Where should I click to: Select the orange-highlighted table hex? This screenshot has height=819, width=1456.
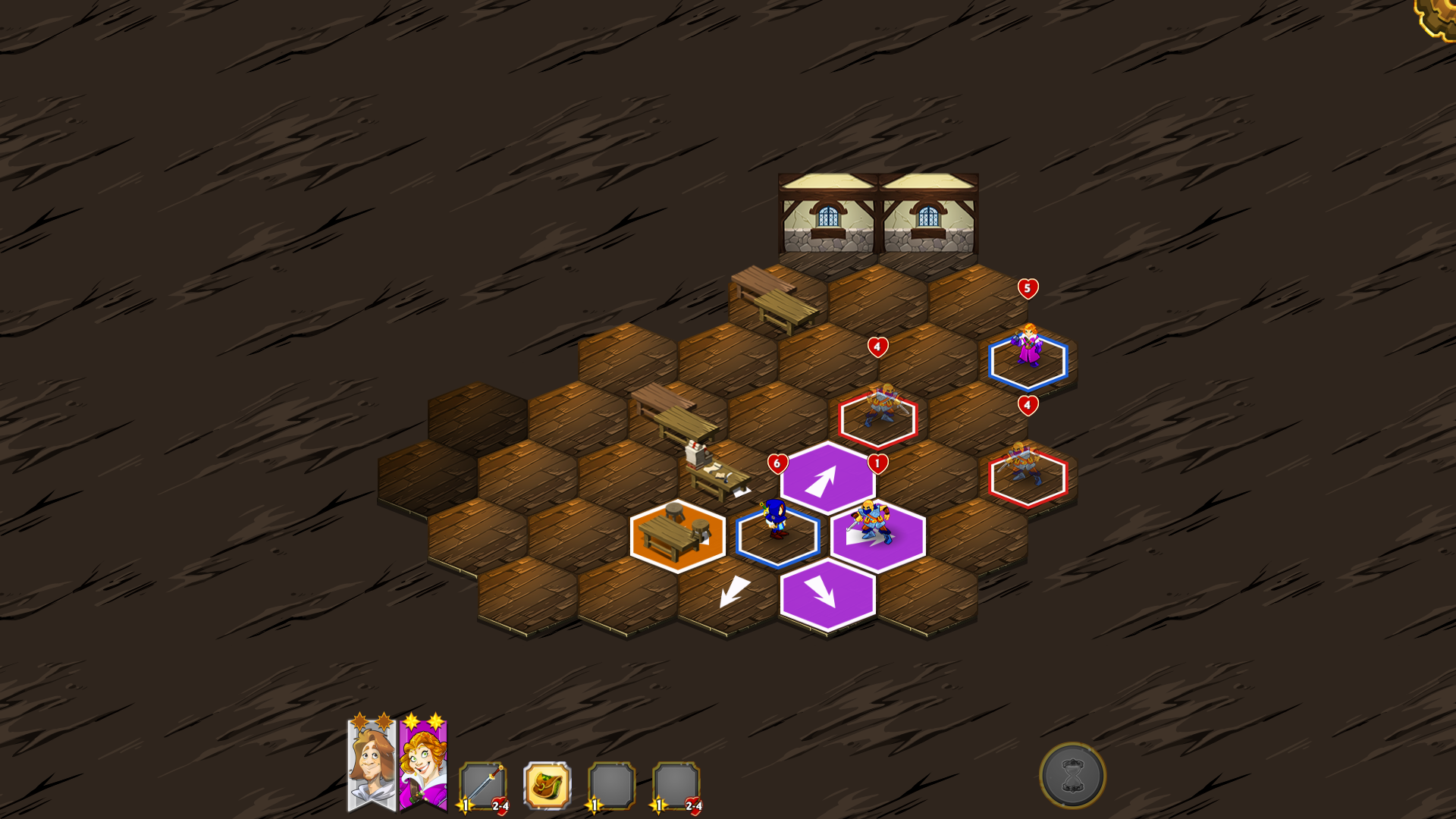(x=677, y=535)
